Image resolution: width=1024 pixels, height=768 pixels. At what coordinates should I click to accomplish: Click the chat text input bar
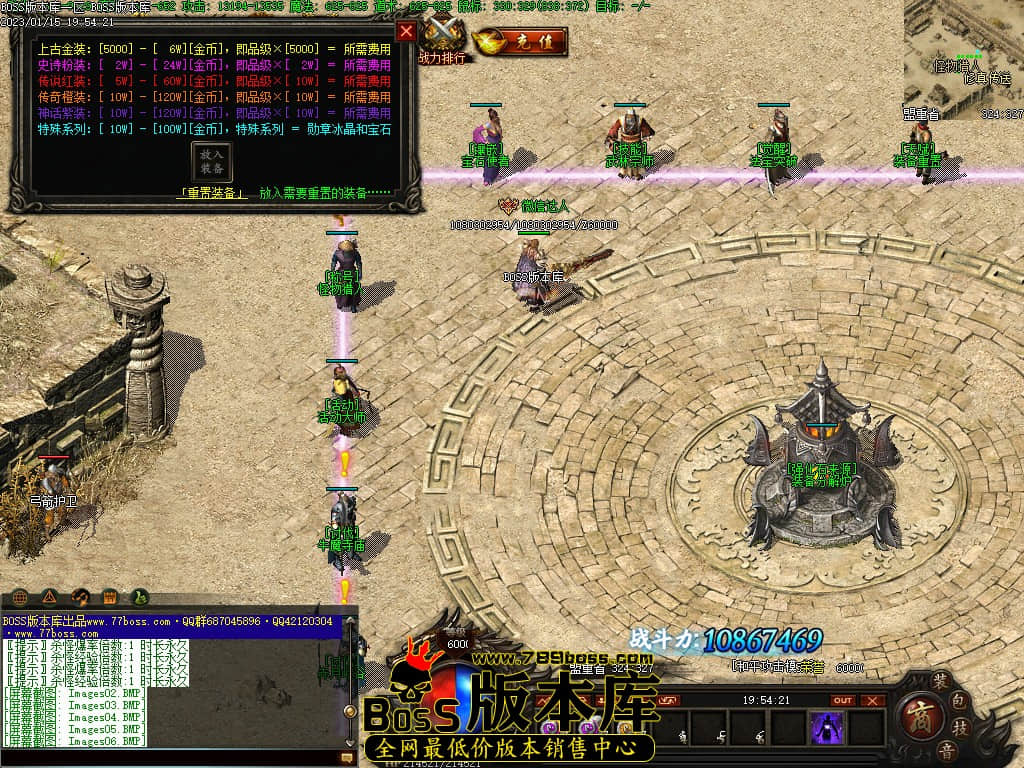170,757
